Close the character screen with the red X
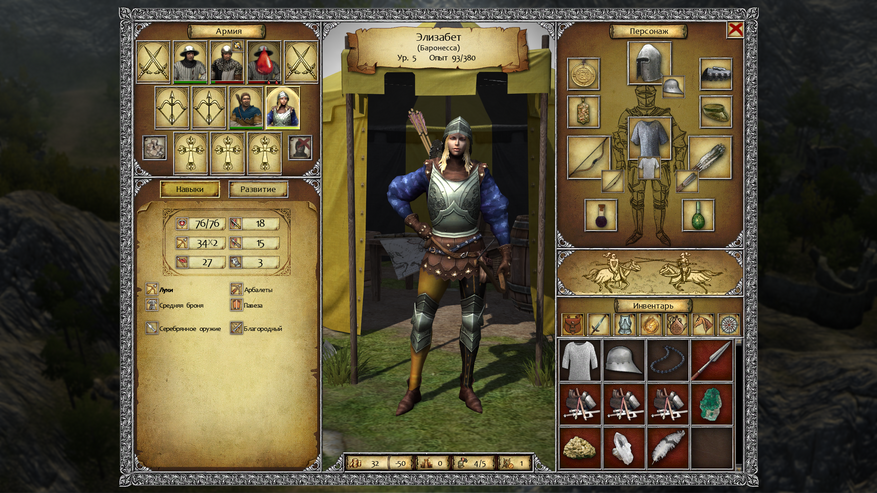 pyautogui.click(x=735, y=30)
